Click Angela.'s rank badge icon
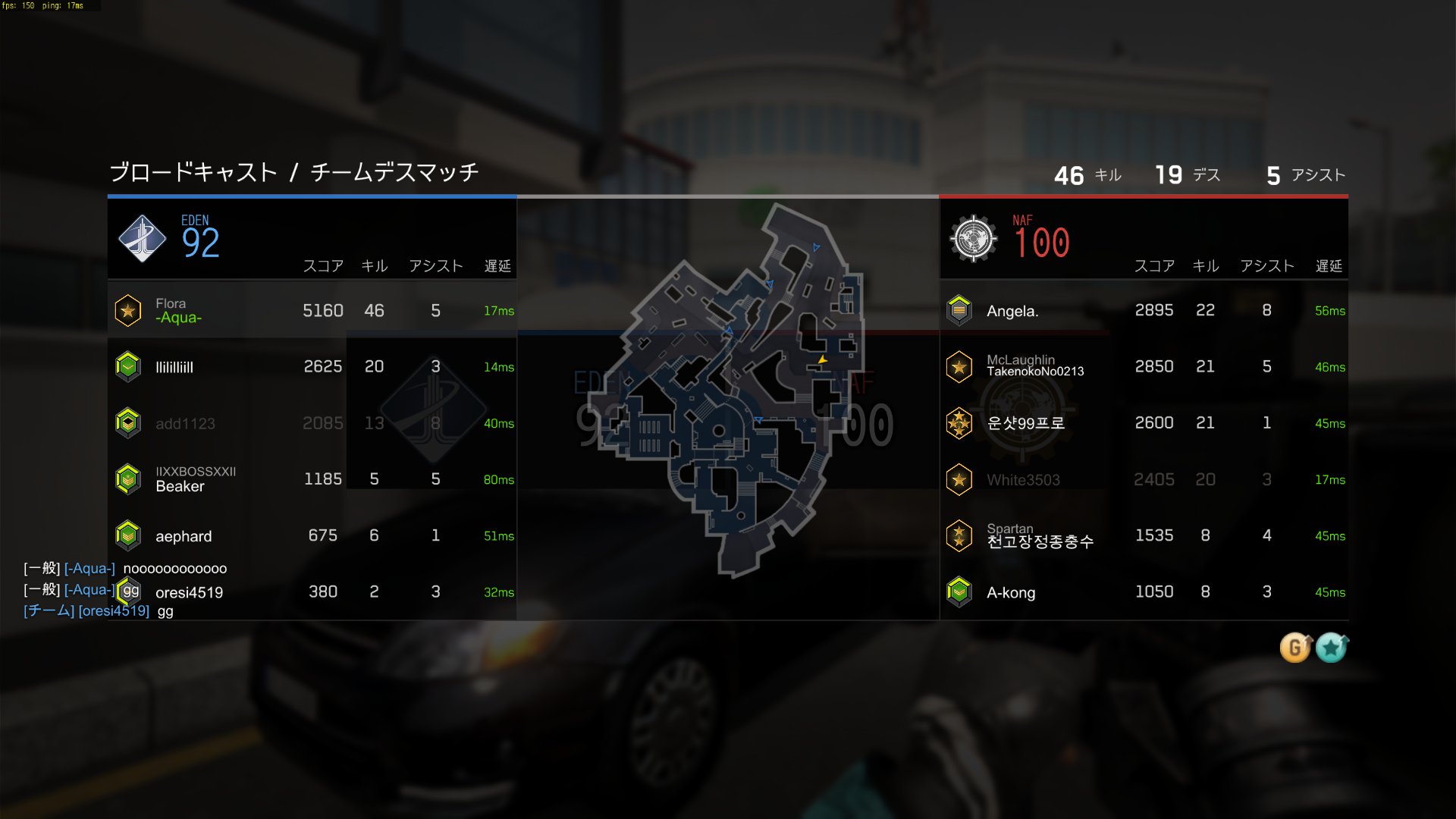The width and height of the screenshot is (1456, 819). 959,310
